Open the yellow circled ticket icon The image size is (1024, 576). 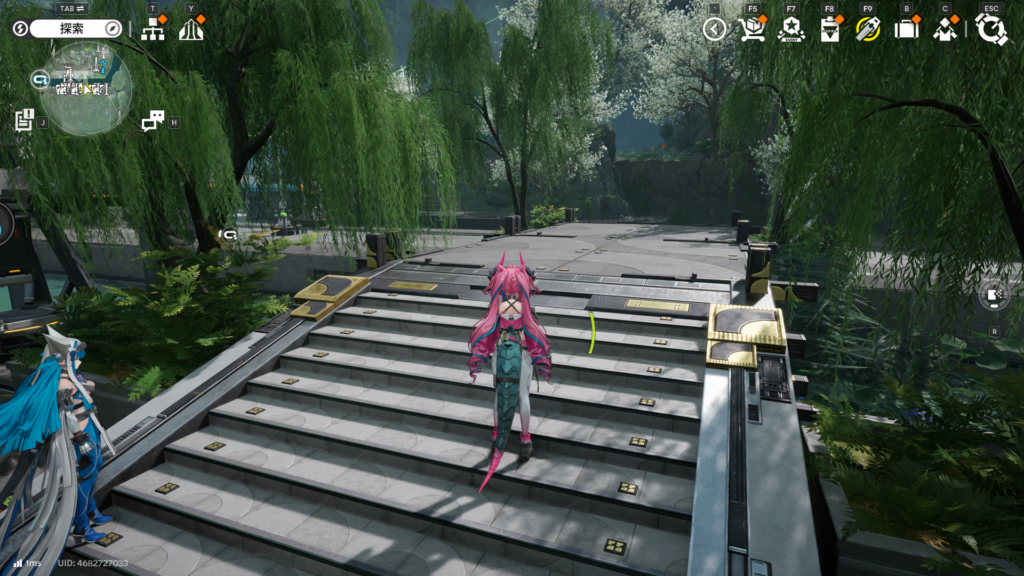867,29
